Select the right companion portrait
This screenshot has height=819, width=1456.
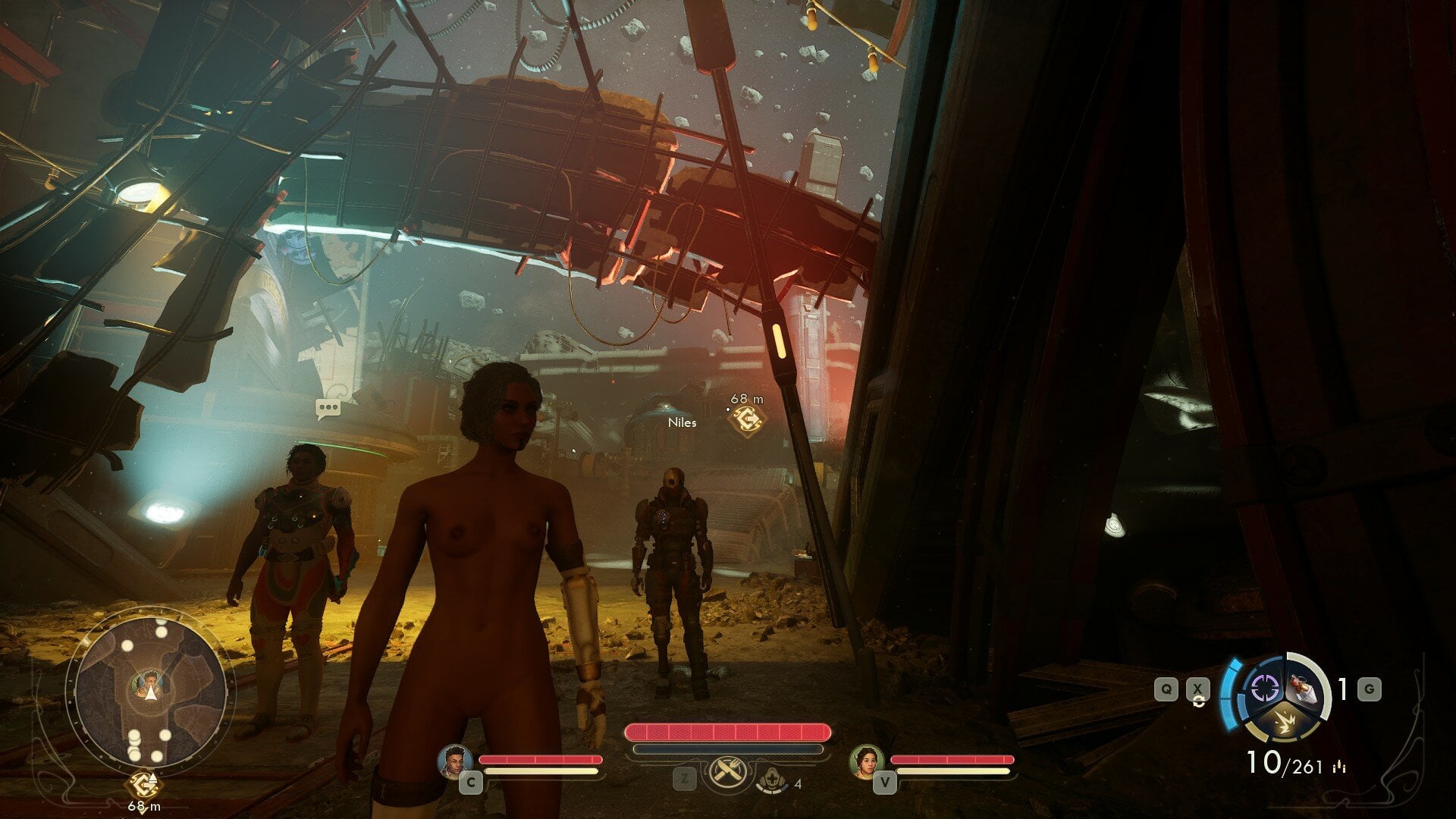867,761
